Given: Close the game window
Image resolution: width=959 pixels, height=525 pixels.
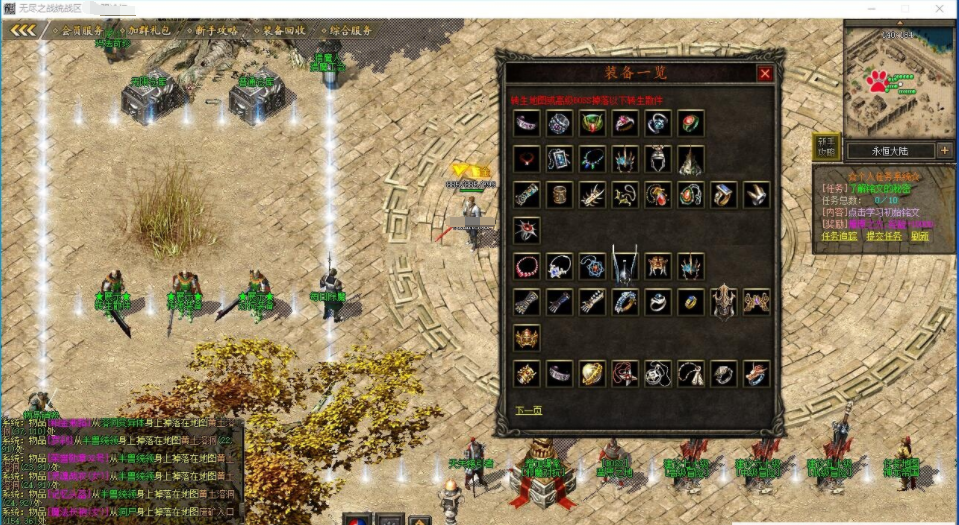Looking at the screenshot, I should tap(943, 8).
